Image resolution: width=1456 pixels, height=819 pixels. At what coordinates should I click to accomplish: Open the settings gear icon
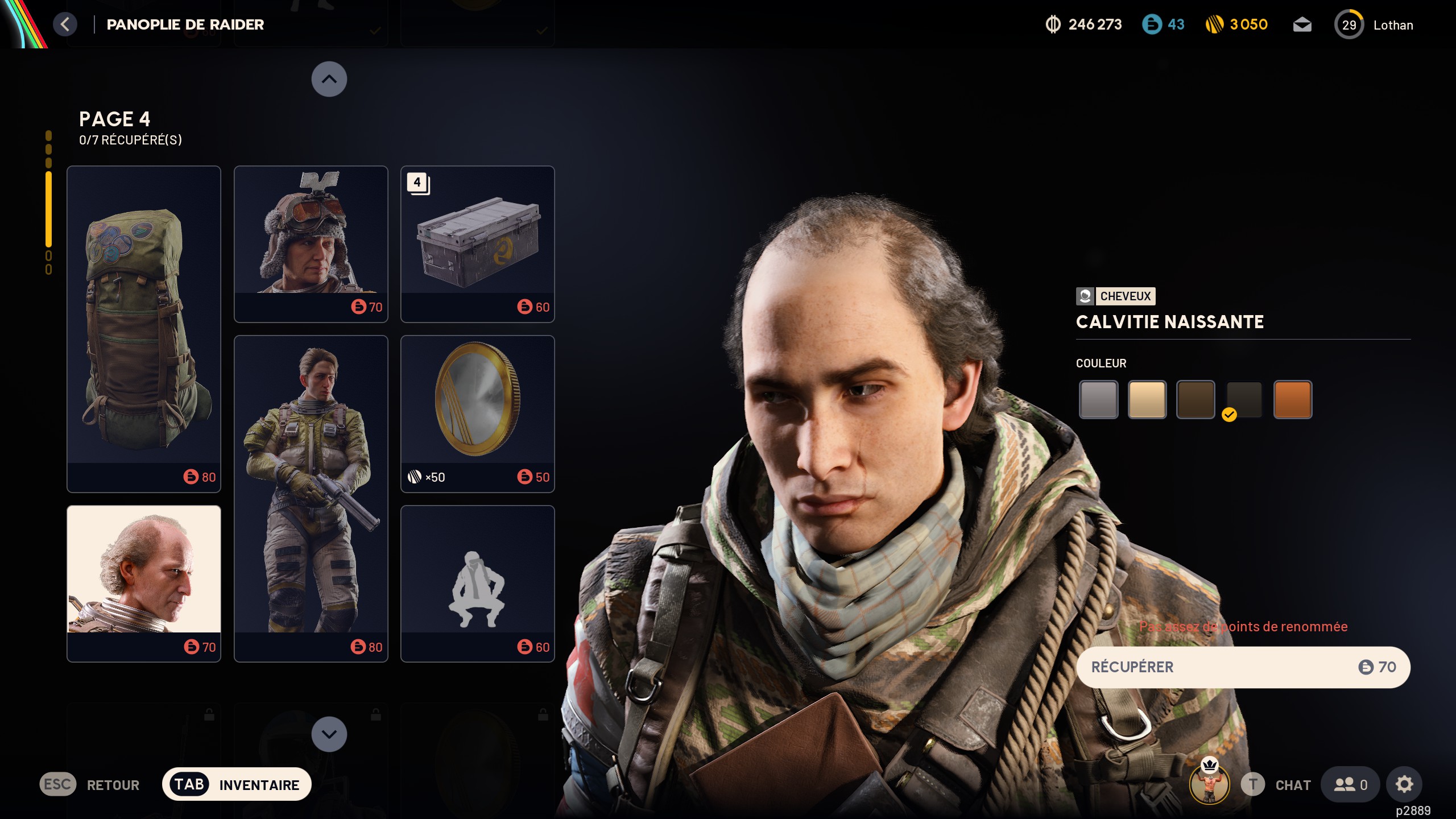coord(1404,784)
